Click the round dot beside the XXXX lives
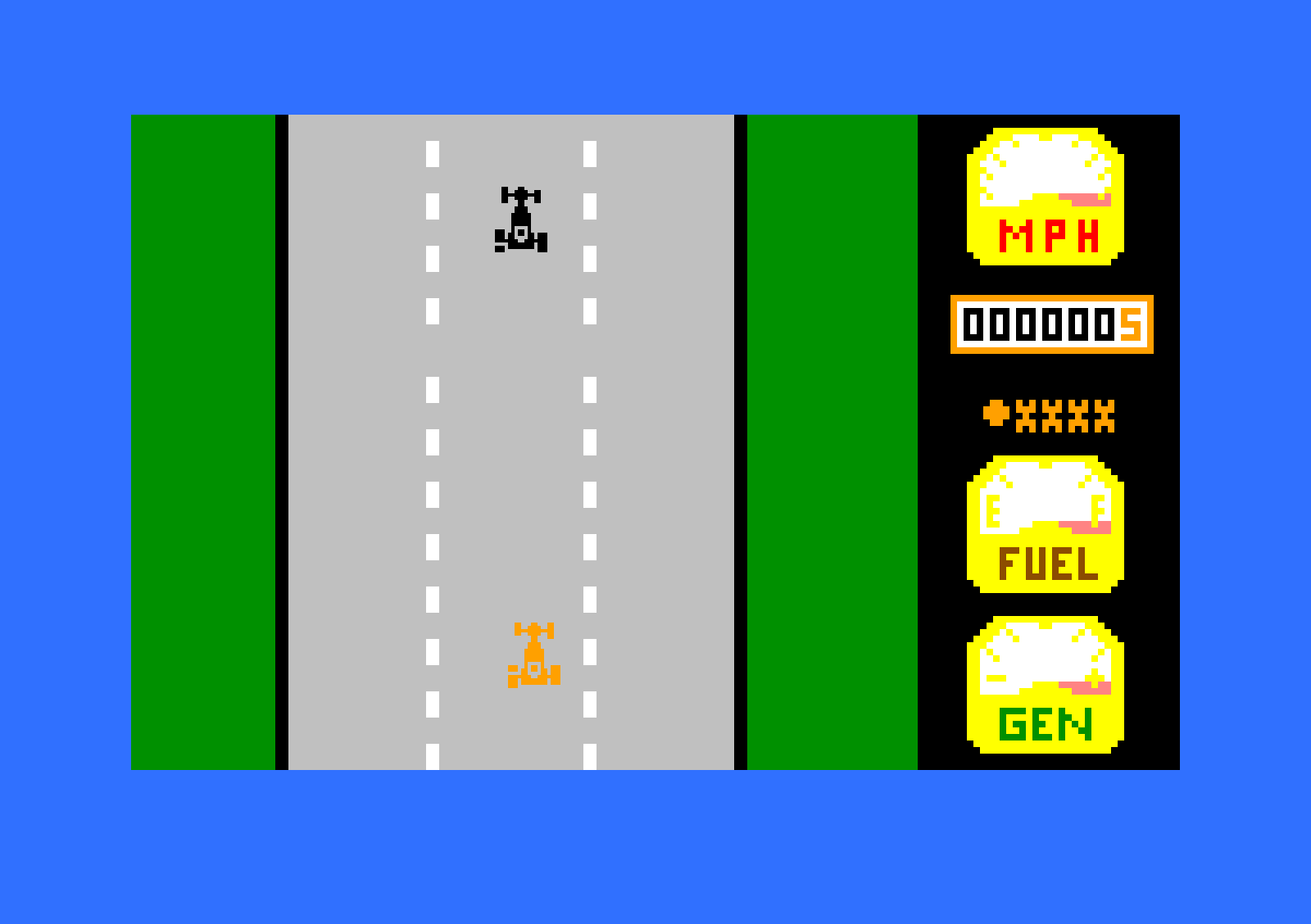Image resolution: width=1311 pixels, height=924 pixels. [996, 414]
